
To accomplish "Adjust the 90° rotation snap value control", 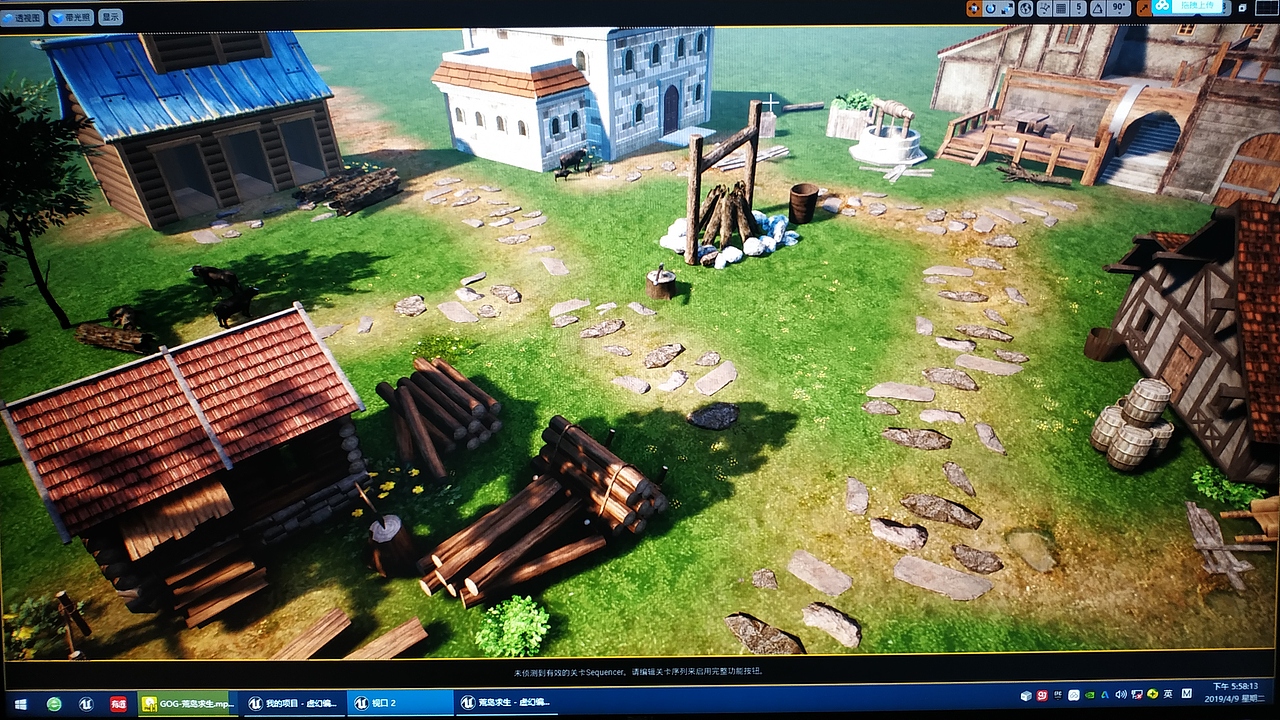I will pyautogui.click(x=1118, y=8).
